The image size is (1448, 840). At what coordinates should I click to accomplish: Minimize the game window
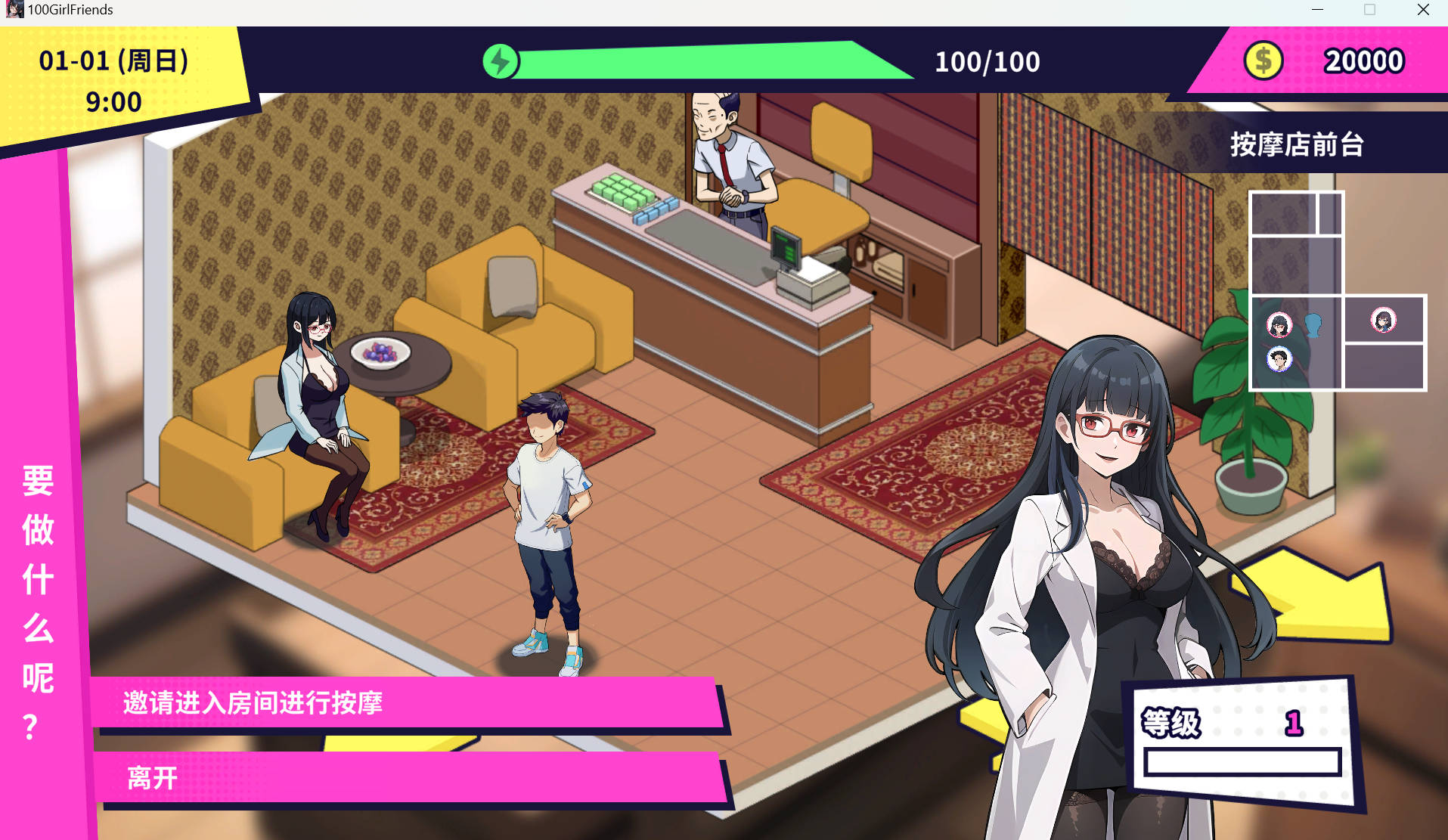tap(1317, 10)
